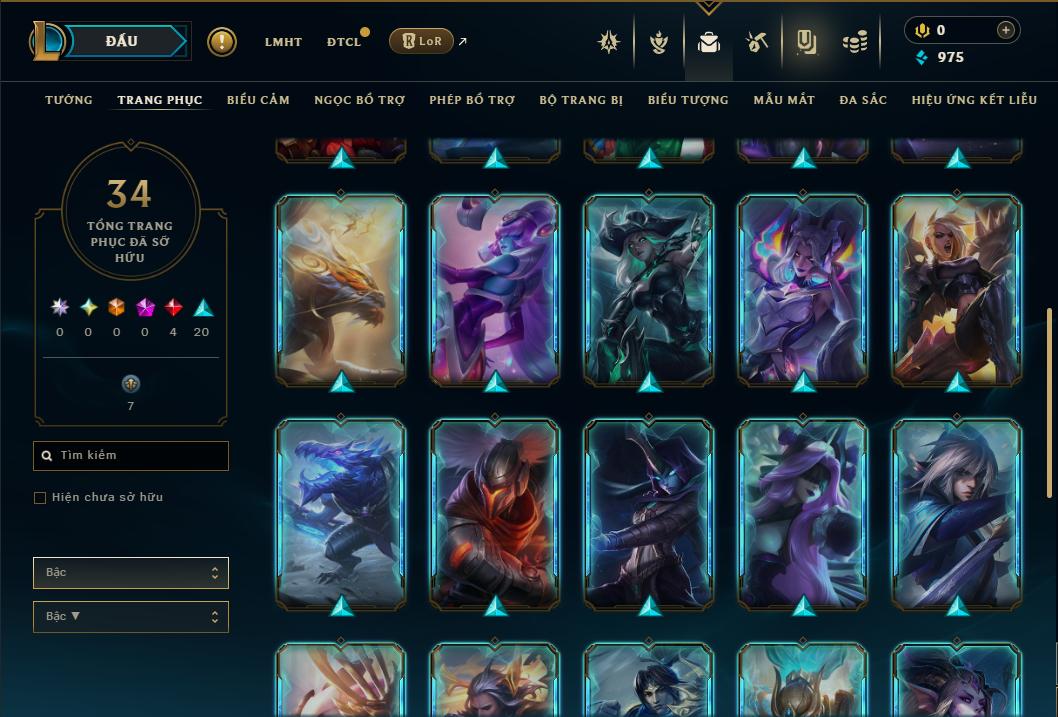Switch to the TƯỚNG tab
The height and width of the screenshot is (717, 1058).
pos(69,100)
